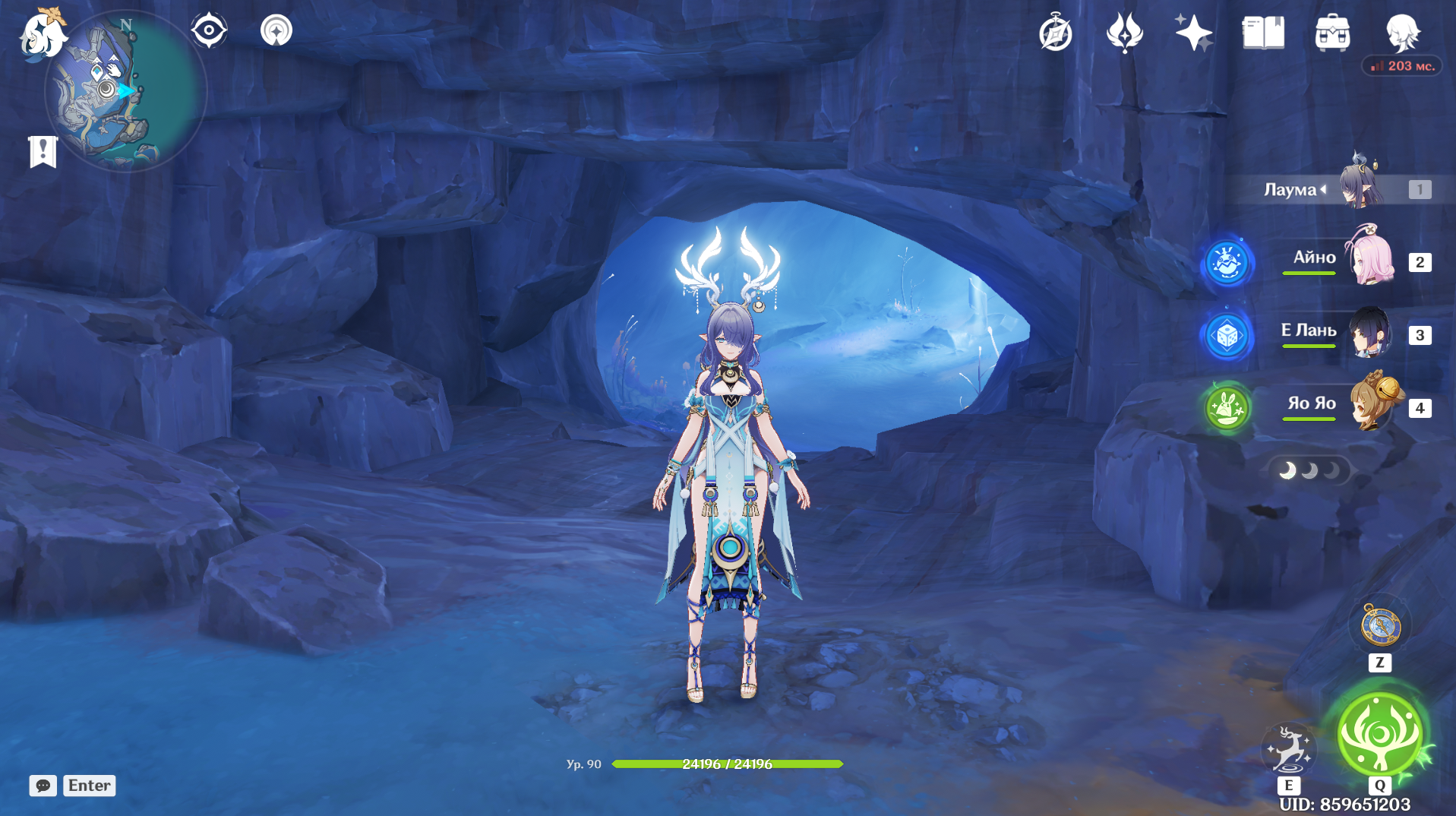Image resolution: width=1456 pixels, height=816 pixels.
Task: Open the battle pass icon
Action: coord(1125,33)
